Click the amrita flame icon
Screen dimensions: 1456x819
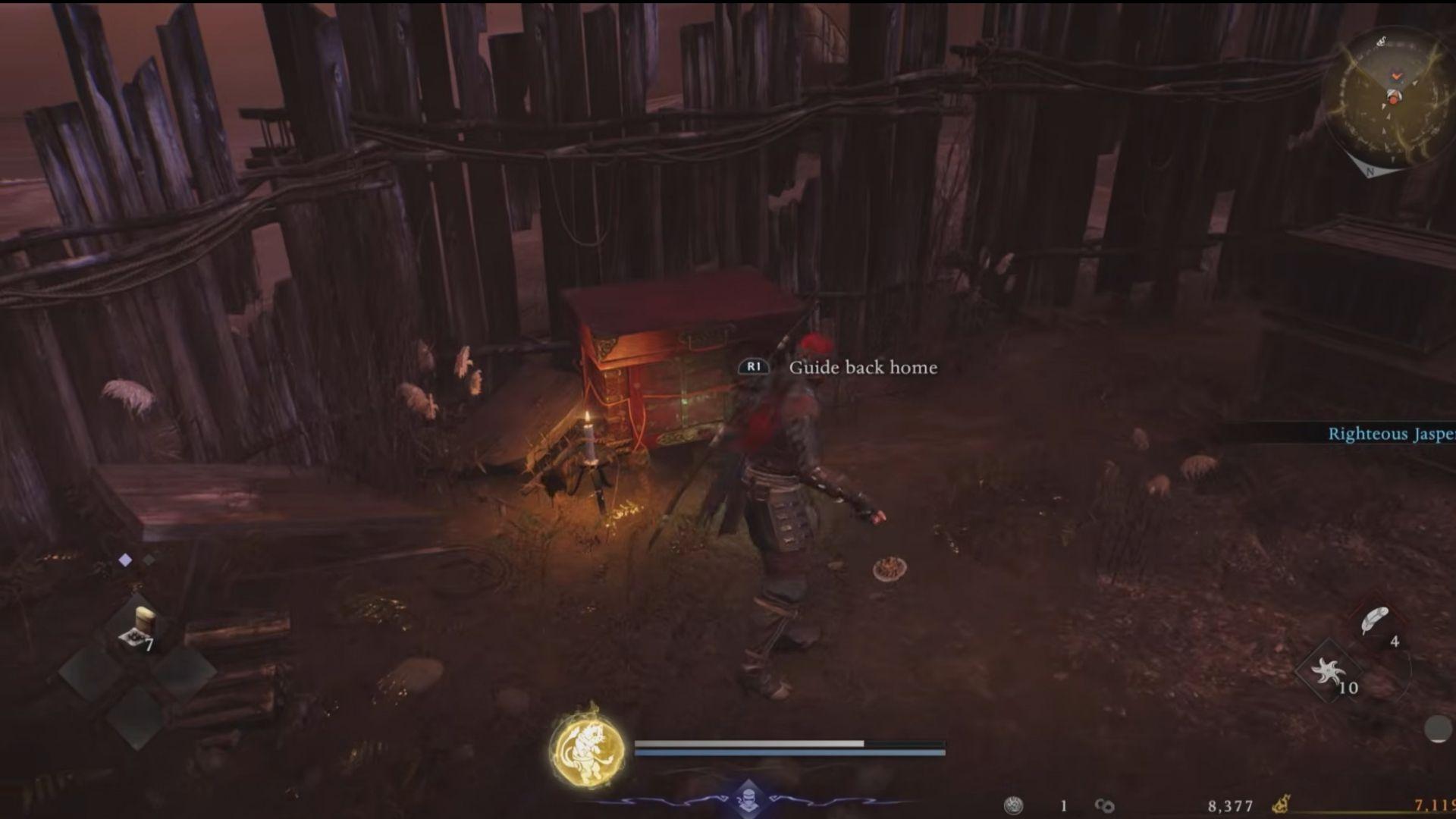[x=1281, y=805]
